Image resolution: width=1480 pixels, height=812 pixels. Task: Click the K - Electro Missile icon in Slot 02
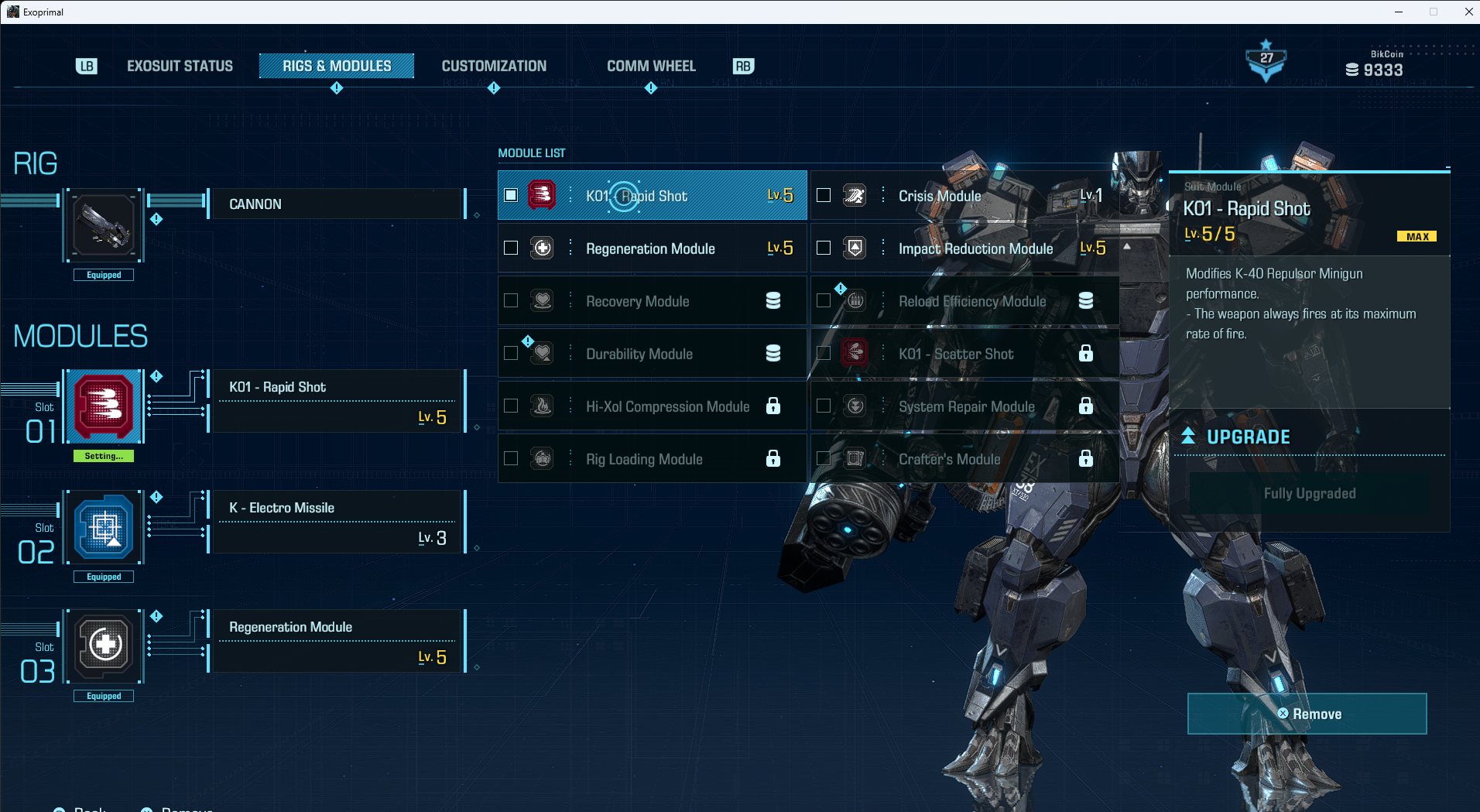pyautogui.click(x=103, y=527)
